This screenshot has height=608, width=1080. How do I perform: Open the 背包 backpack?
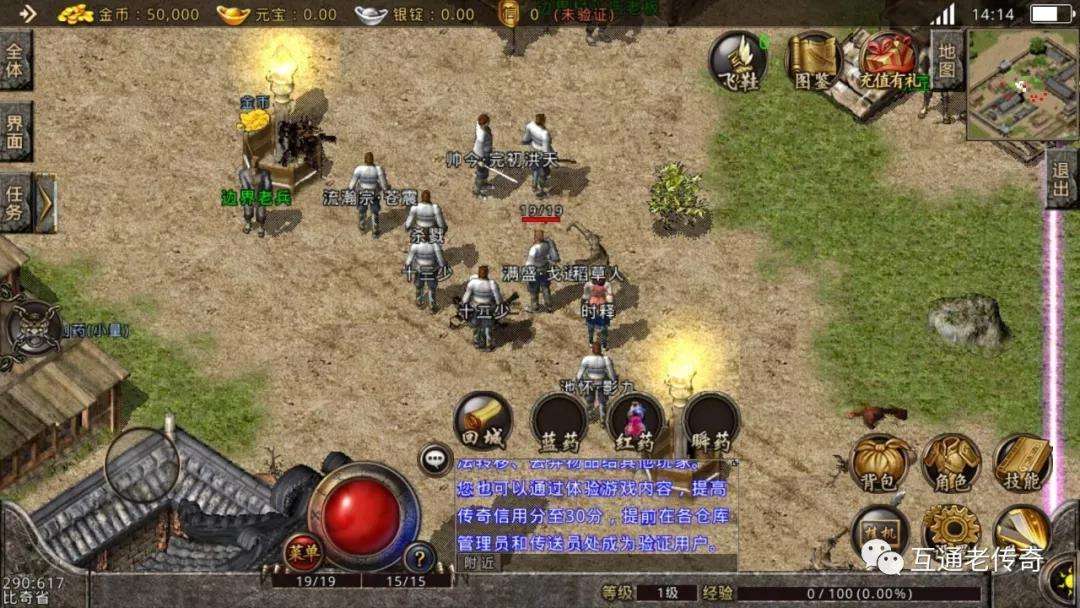(x=881, y=464)
